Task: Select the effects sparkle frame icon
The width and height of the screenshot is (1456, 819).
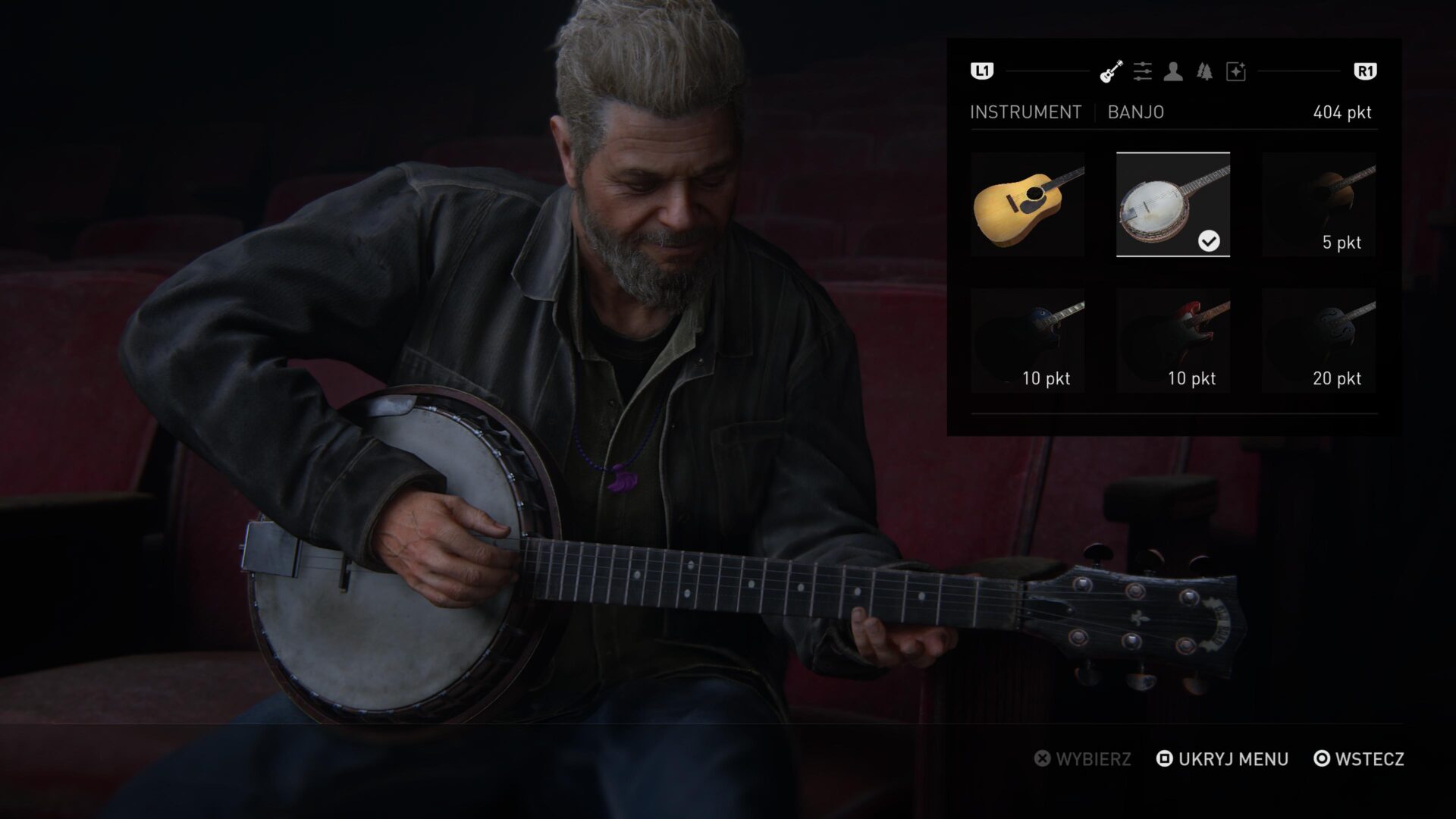Action: coord(1236,71)
